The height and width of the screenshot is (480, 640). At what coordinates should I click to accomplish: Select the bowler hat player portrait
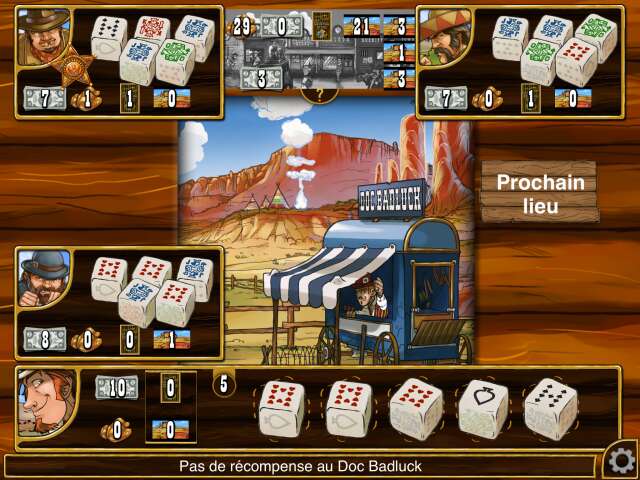pyautogui.click(x=44, y=278)
